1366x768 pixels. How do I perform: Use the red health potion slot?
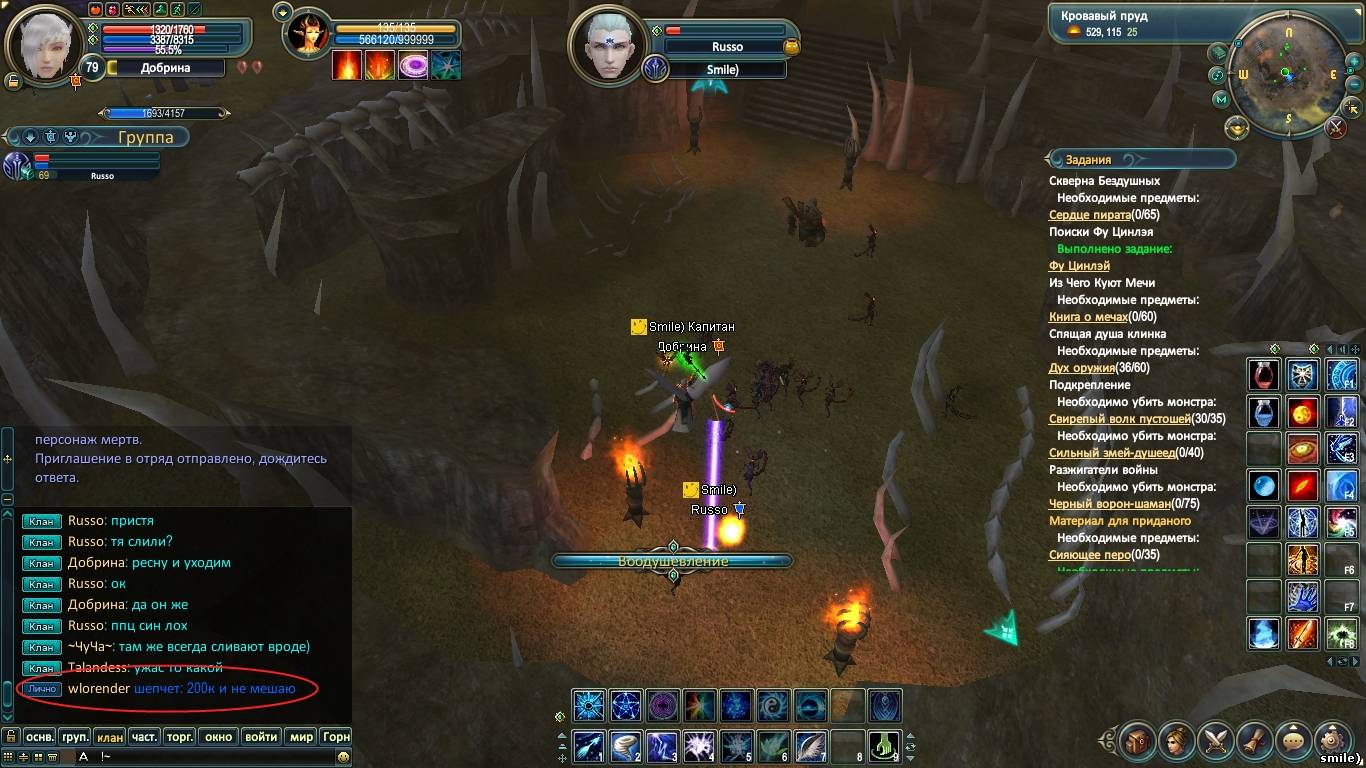1264,376
